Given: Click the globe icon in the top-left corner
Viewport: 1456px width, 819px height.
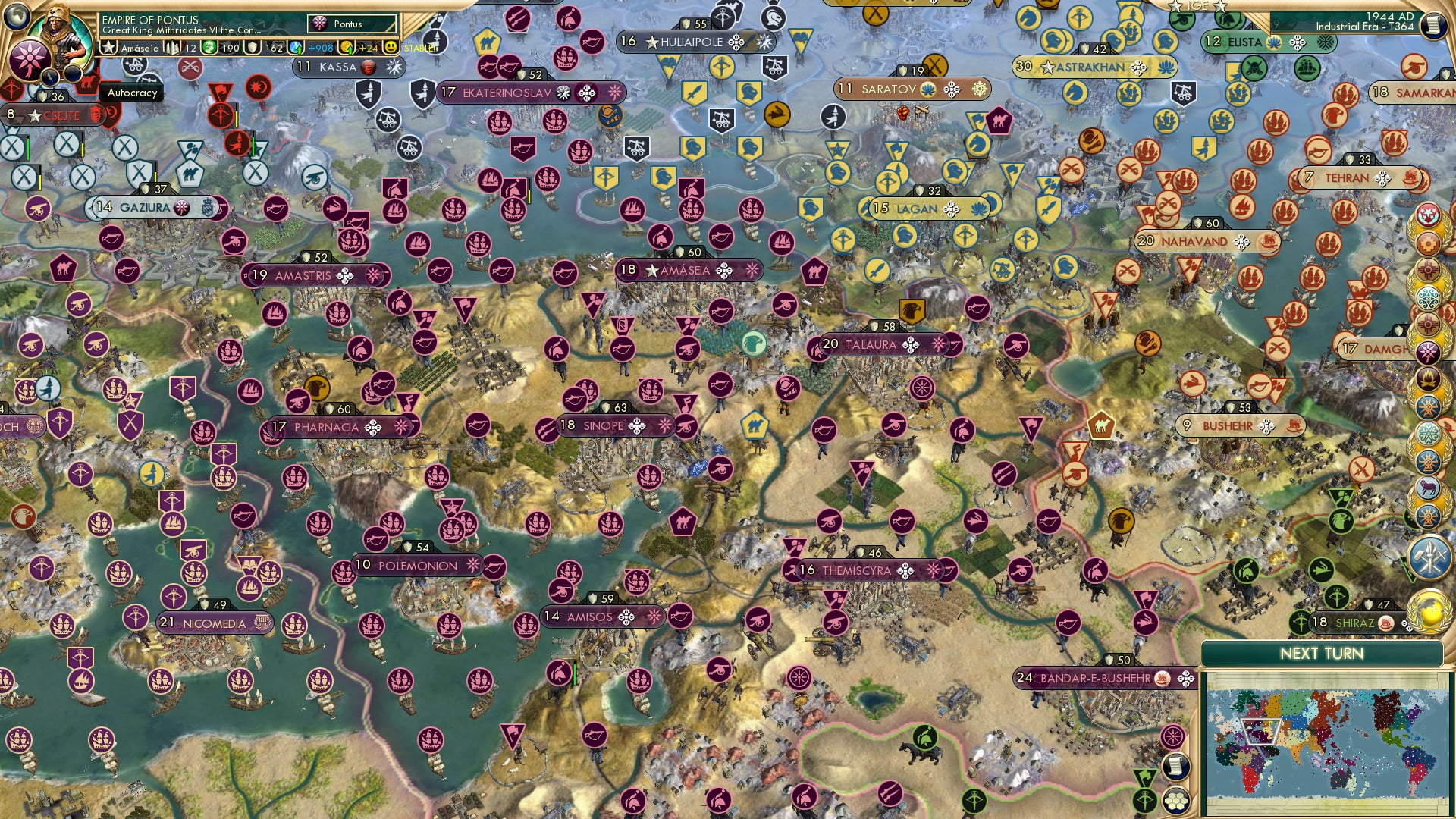Looking at the screenshot, I should (15, 17).
